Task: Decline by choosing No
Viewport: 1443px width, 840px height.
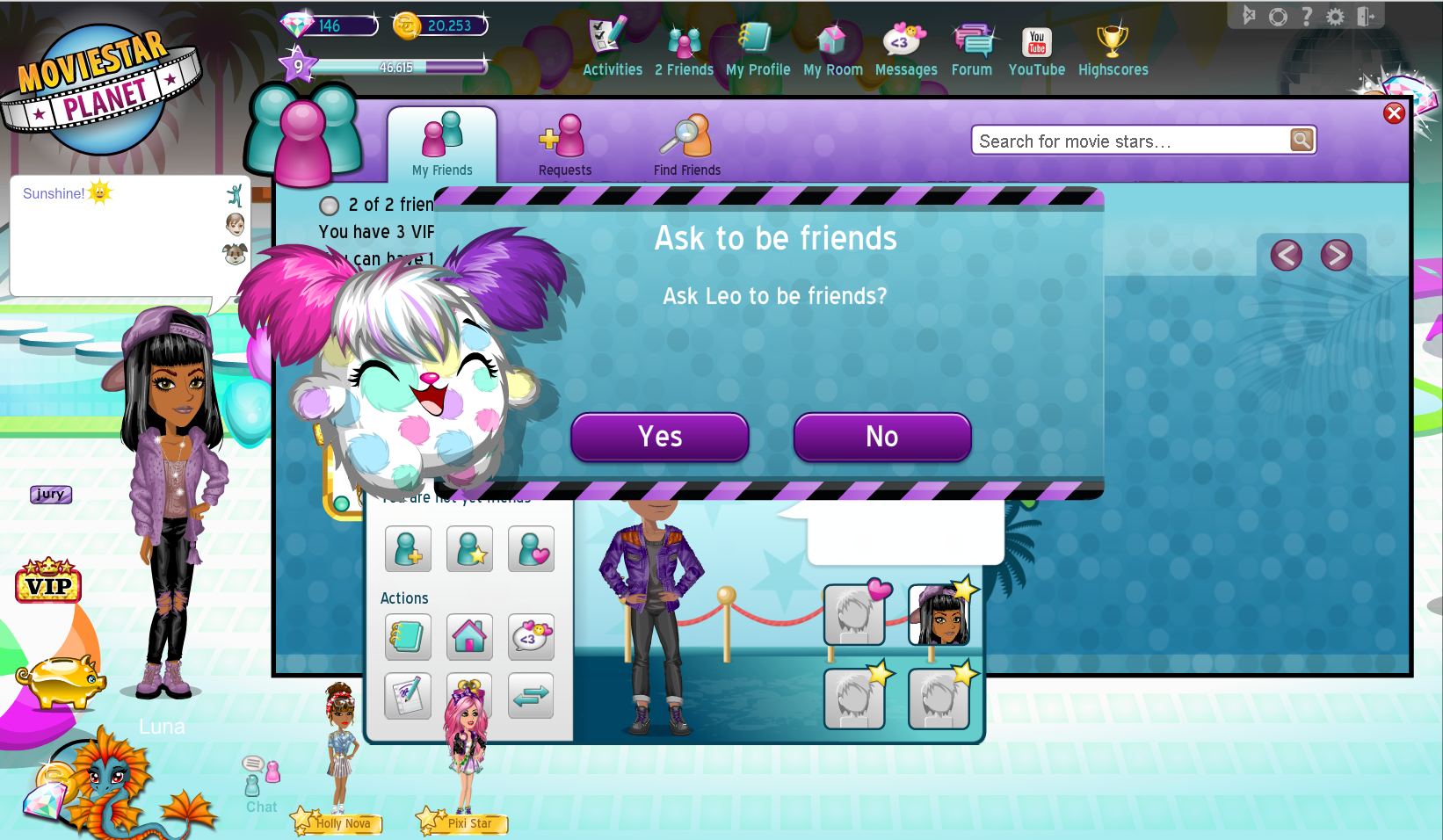Action: pyautogui.click(x=881, y=437)
